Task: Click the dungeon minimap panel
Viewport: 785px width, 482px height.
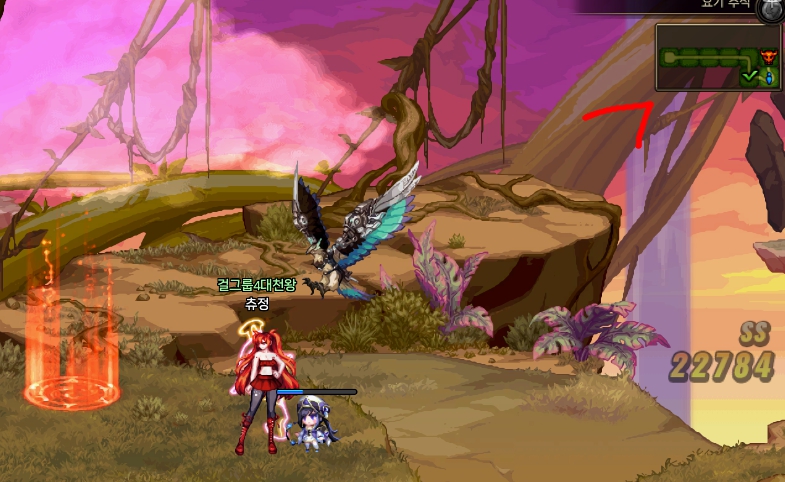Action: pyautogui.click(x=717, y=57)
